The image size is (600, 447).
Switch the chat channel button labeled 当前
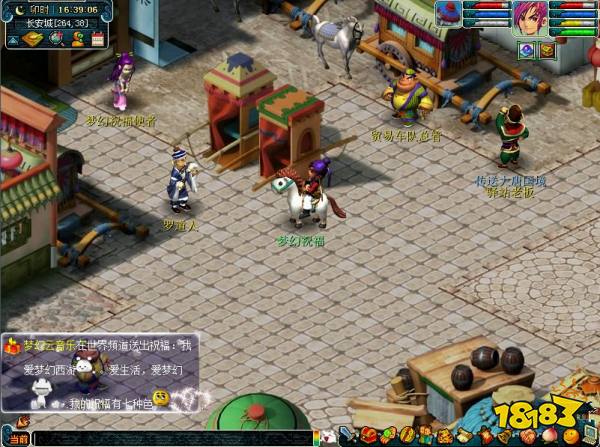17,438
